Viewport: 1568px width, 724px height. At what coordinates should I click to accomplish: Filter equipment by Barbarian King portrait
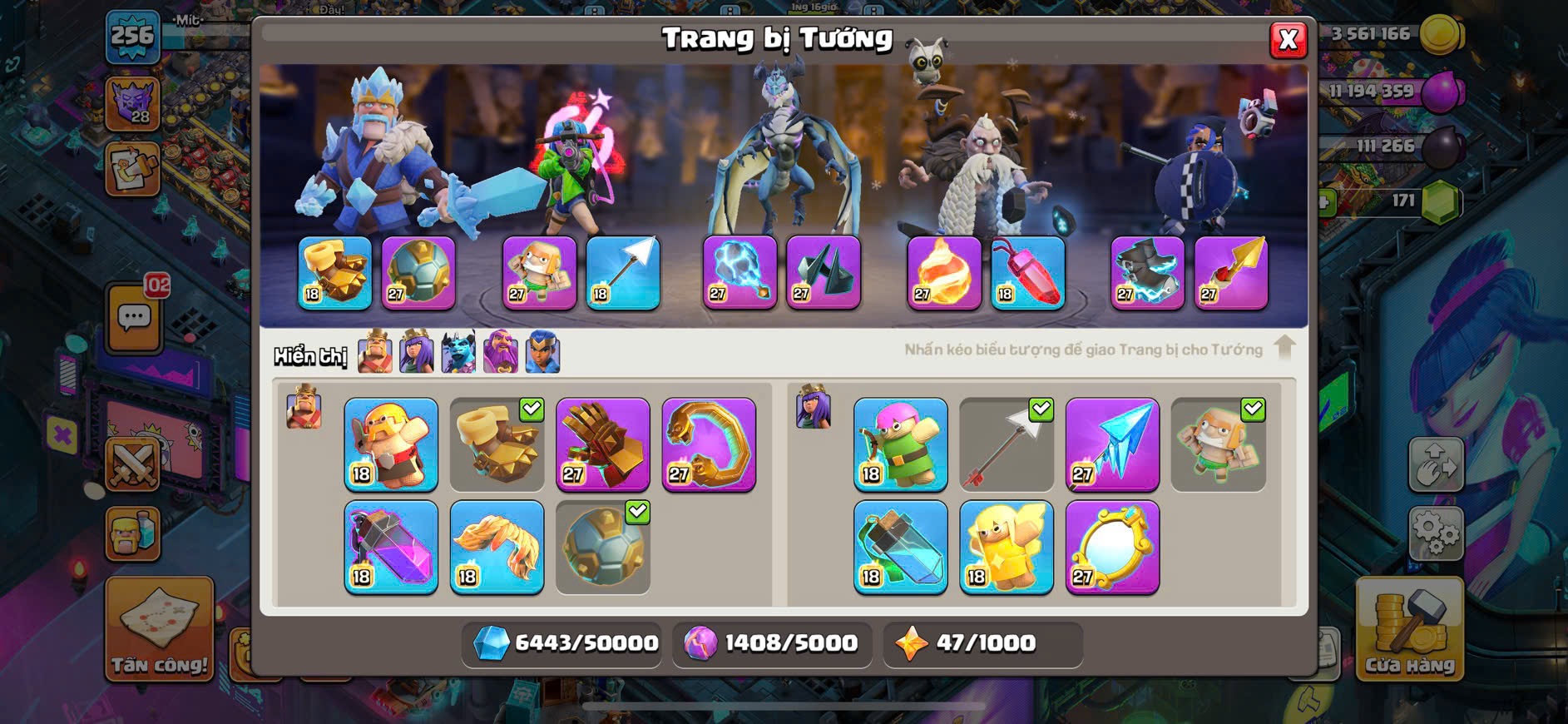[375, 352]
